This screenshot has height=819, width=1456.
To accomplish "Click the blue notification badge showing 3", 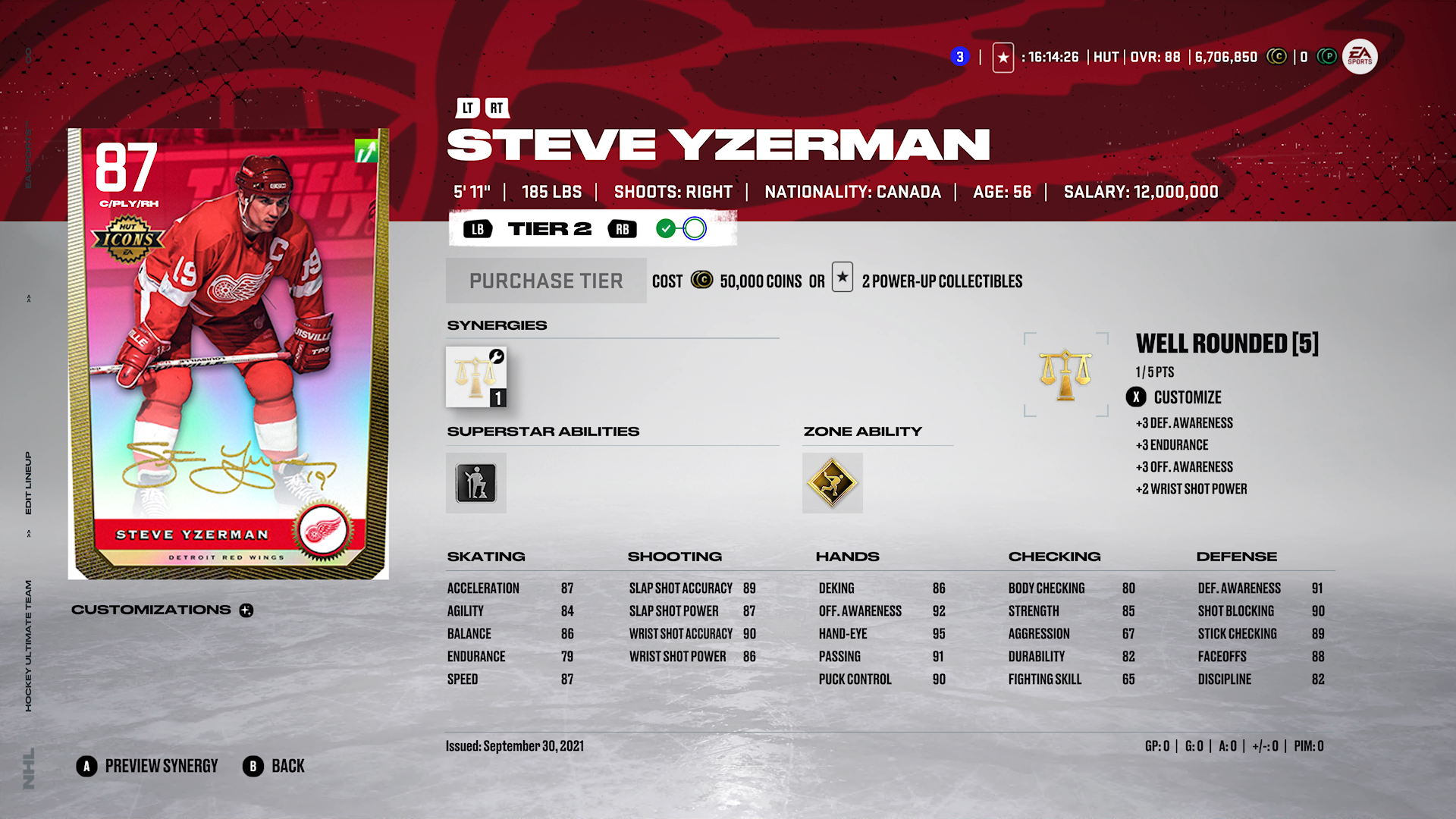I will [x=959, y=56].
